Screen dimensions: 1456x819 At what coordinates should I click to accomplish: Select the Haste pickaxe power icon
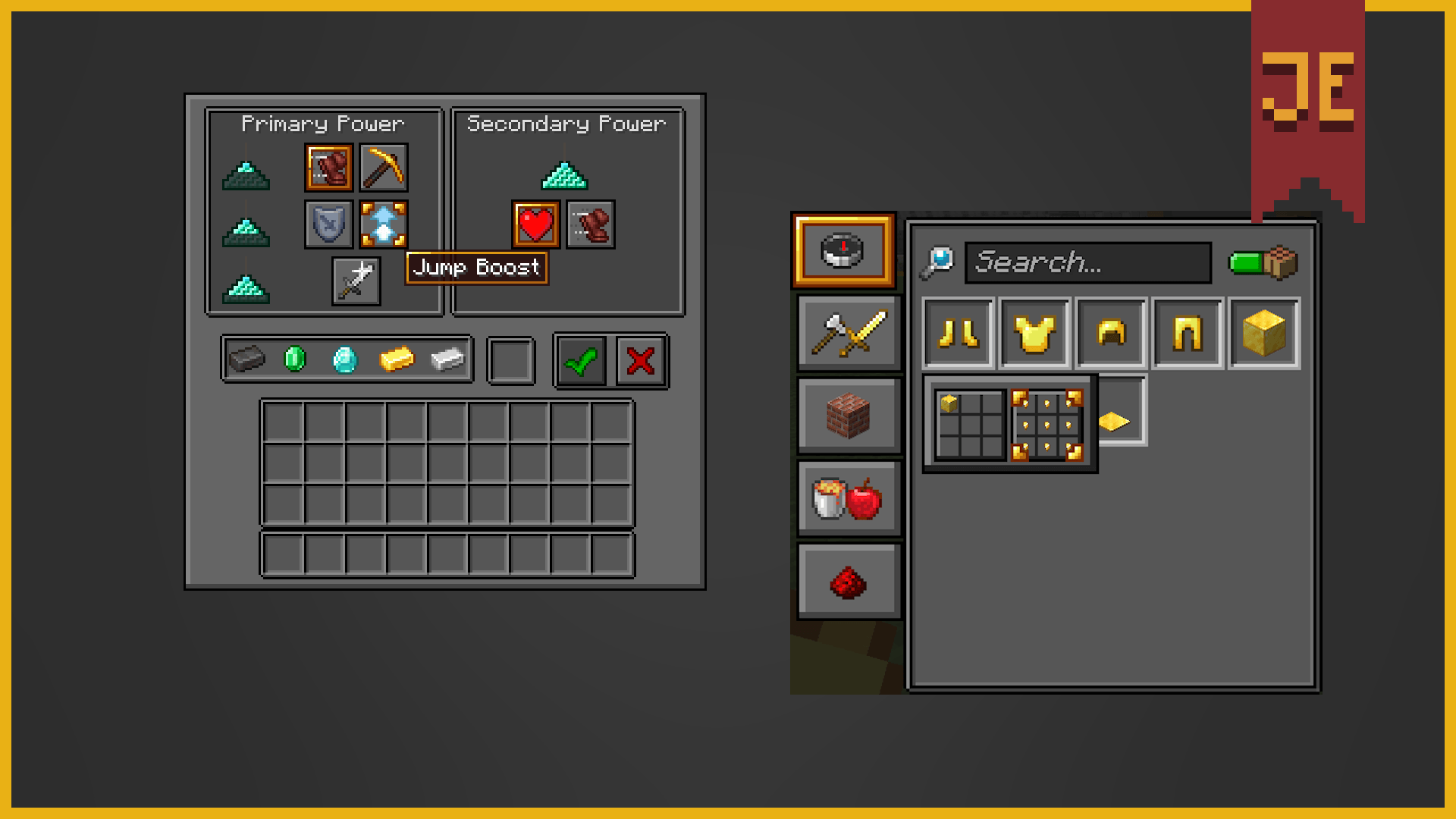pyautogui.click(x=383, y=168)
